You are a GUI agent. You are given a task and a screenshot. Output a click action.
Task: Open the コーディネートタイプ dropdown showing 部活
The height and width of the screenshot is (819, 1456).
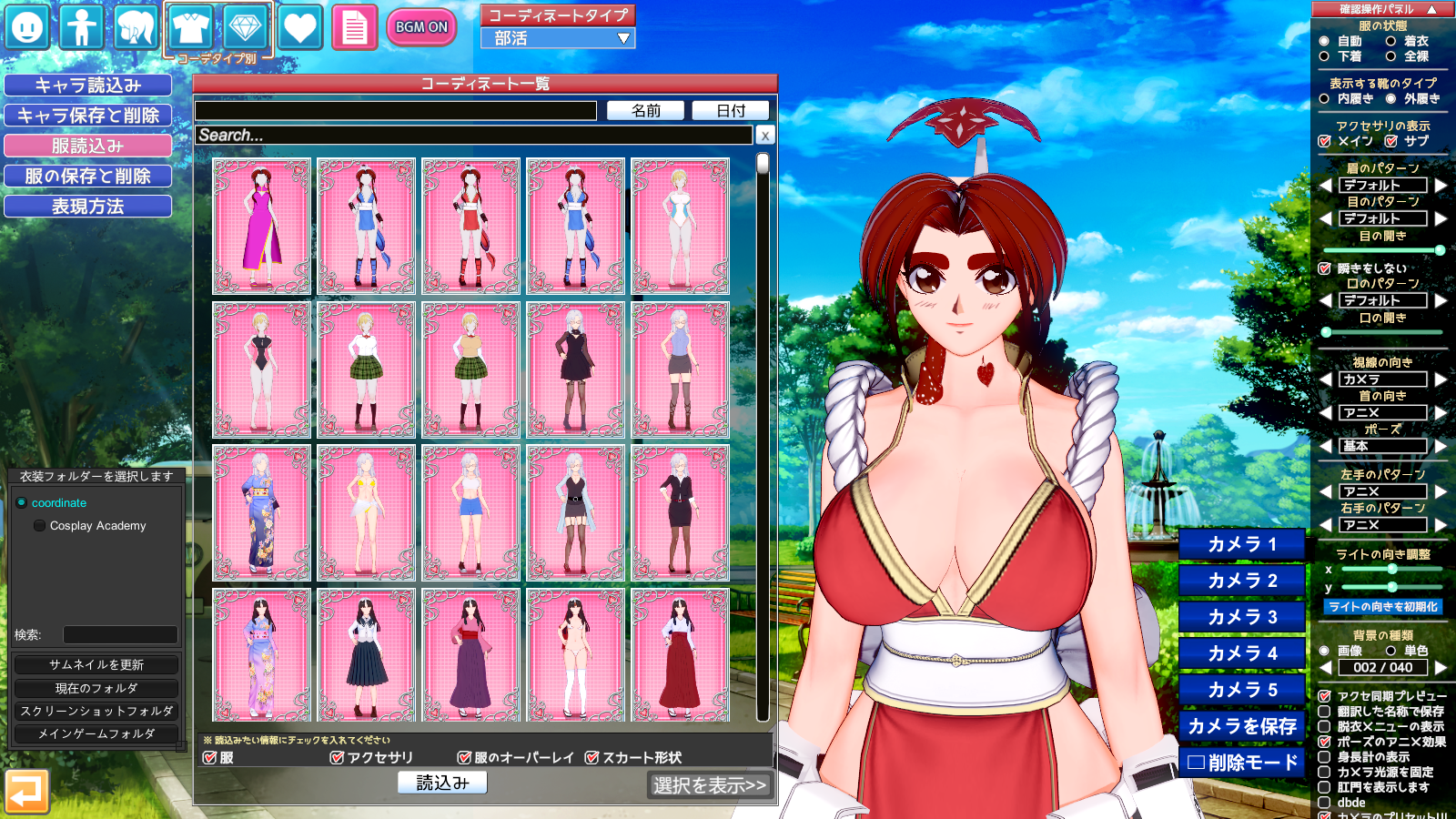[558, 38]
